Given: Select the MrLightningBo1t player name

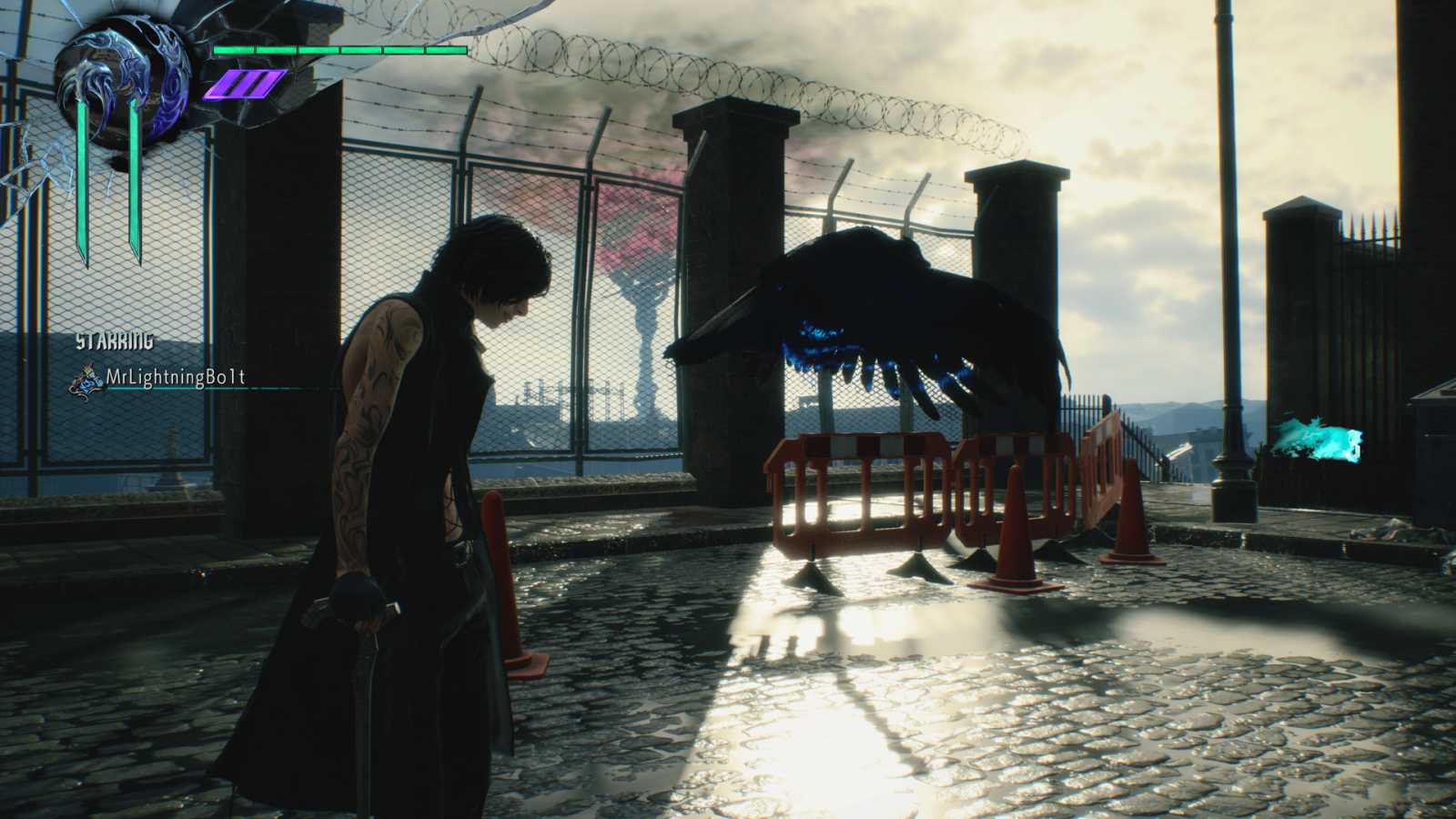Looking at the screenshot, I should 177,377.
